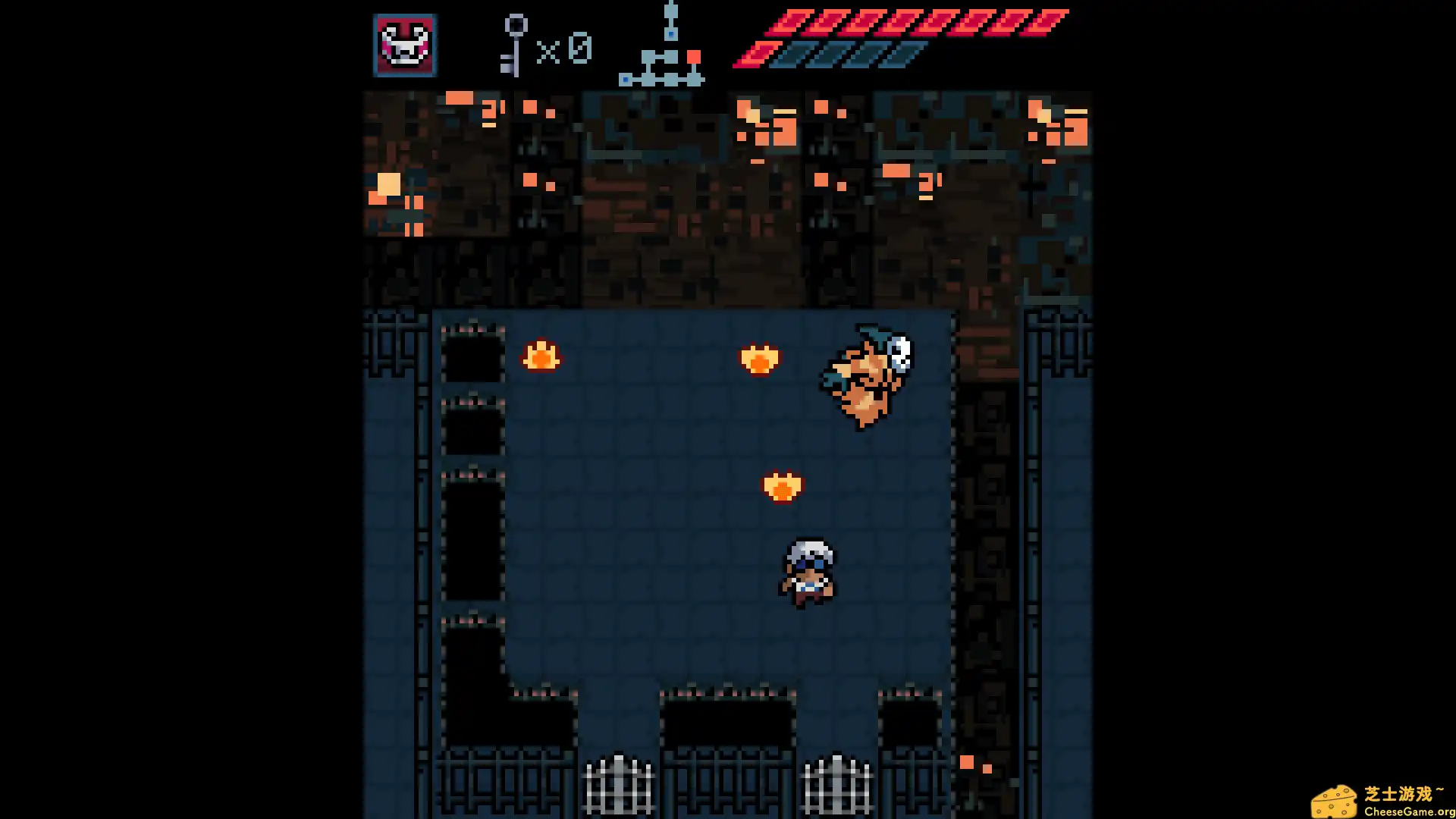
Task: Click the leftmost flame projectile
Action: 540,356
